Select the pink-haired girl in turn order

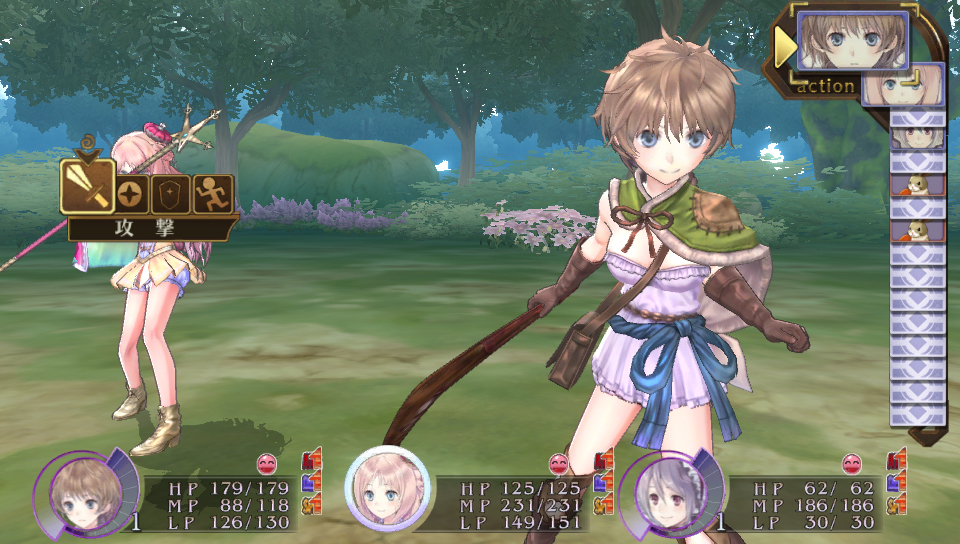point(903,85)
